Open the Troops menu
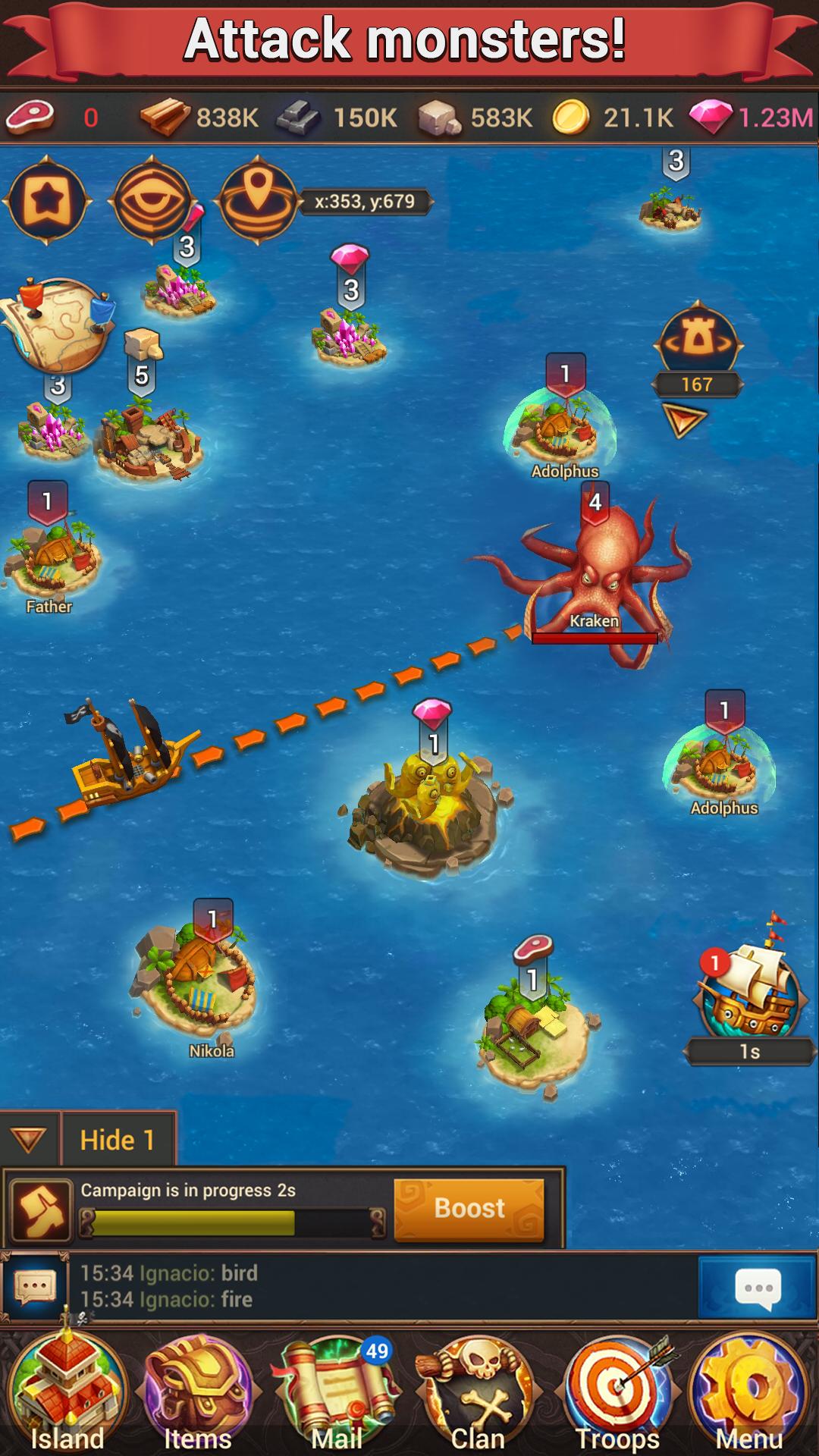The width and height of the screenshot is (819, 1456). pyautogui.click(x=618, y=1395)
